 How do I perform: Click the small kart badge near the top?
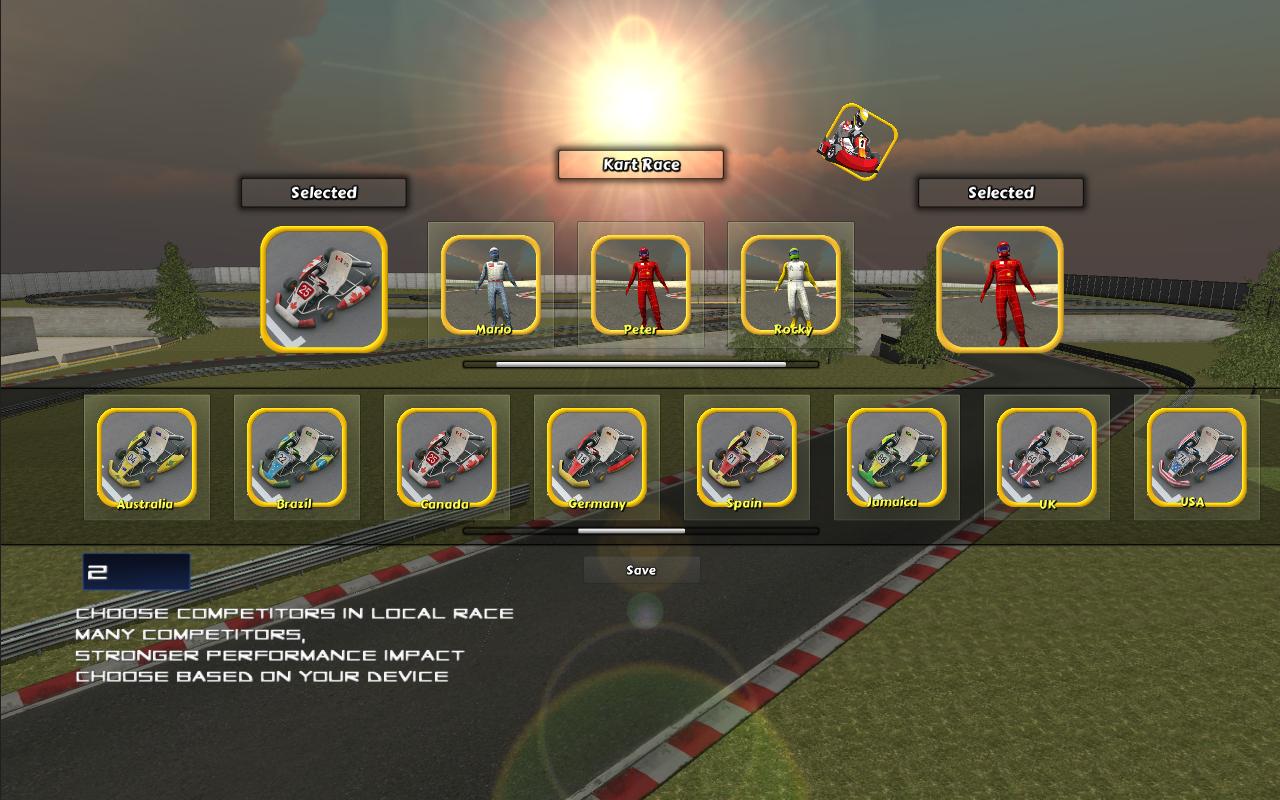pyautogui.click(x=857, y=137)
